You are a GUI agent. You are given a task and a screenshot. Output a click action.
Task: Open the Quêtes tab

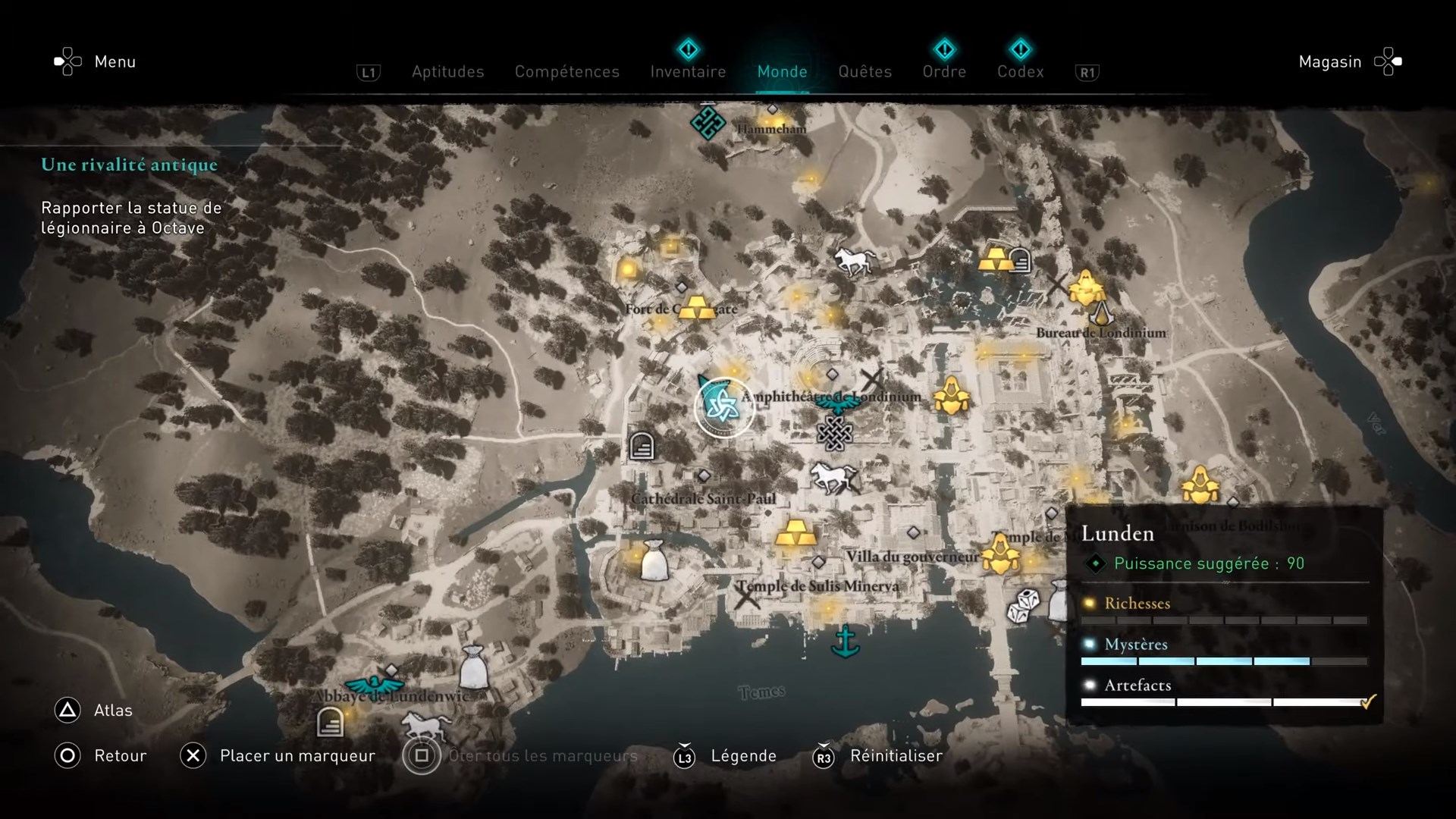[864, 72]
